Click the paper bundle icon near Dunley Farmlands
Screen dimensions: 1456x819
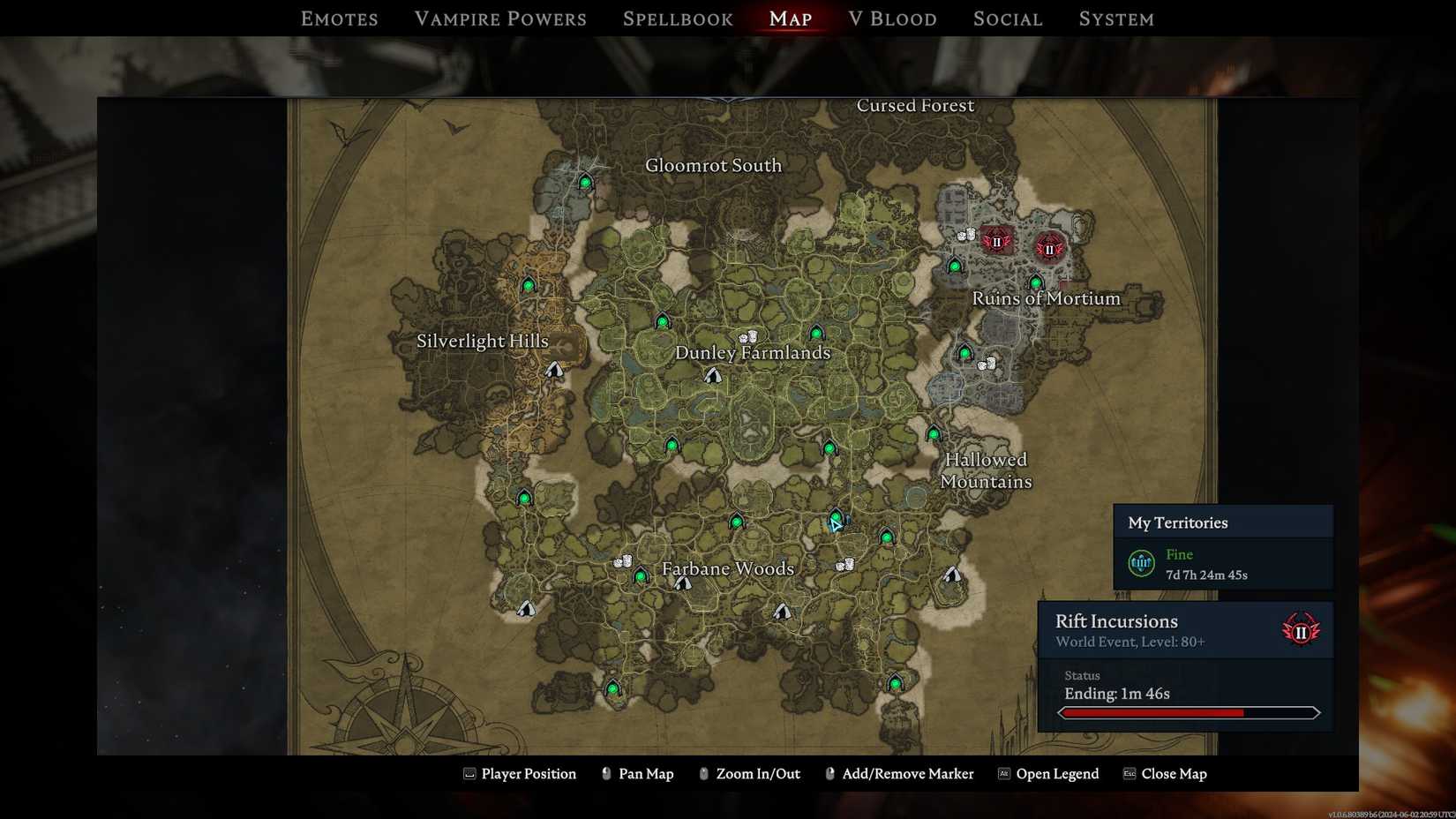point(747,336)
